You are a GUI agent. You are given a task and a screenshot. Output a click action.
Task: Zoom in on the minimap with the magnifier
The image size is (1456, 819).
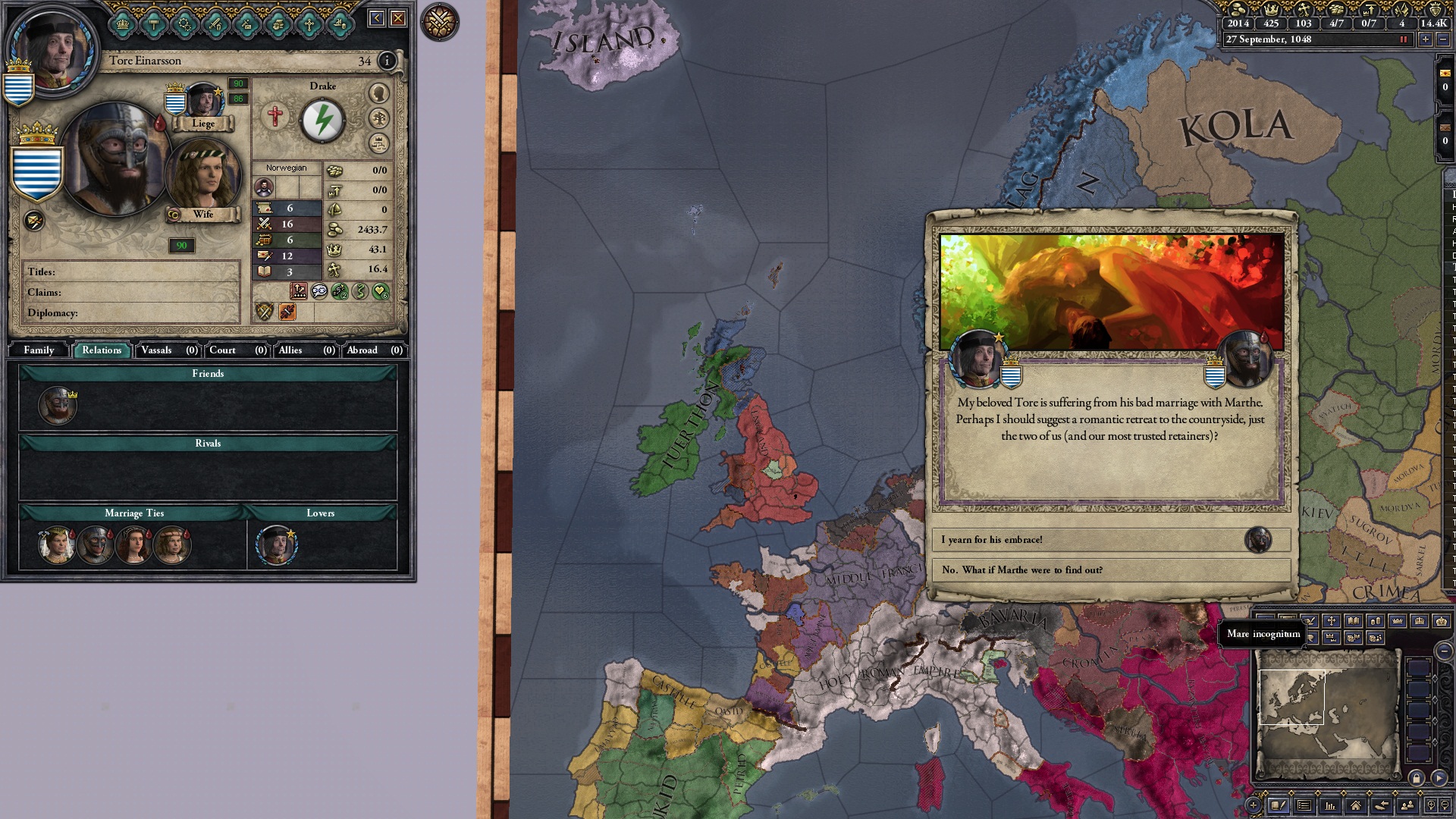click(x=1432, y=806)
